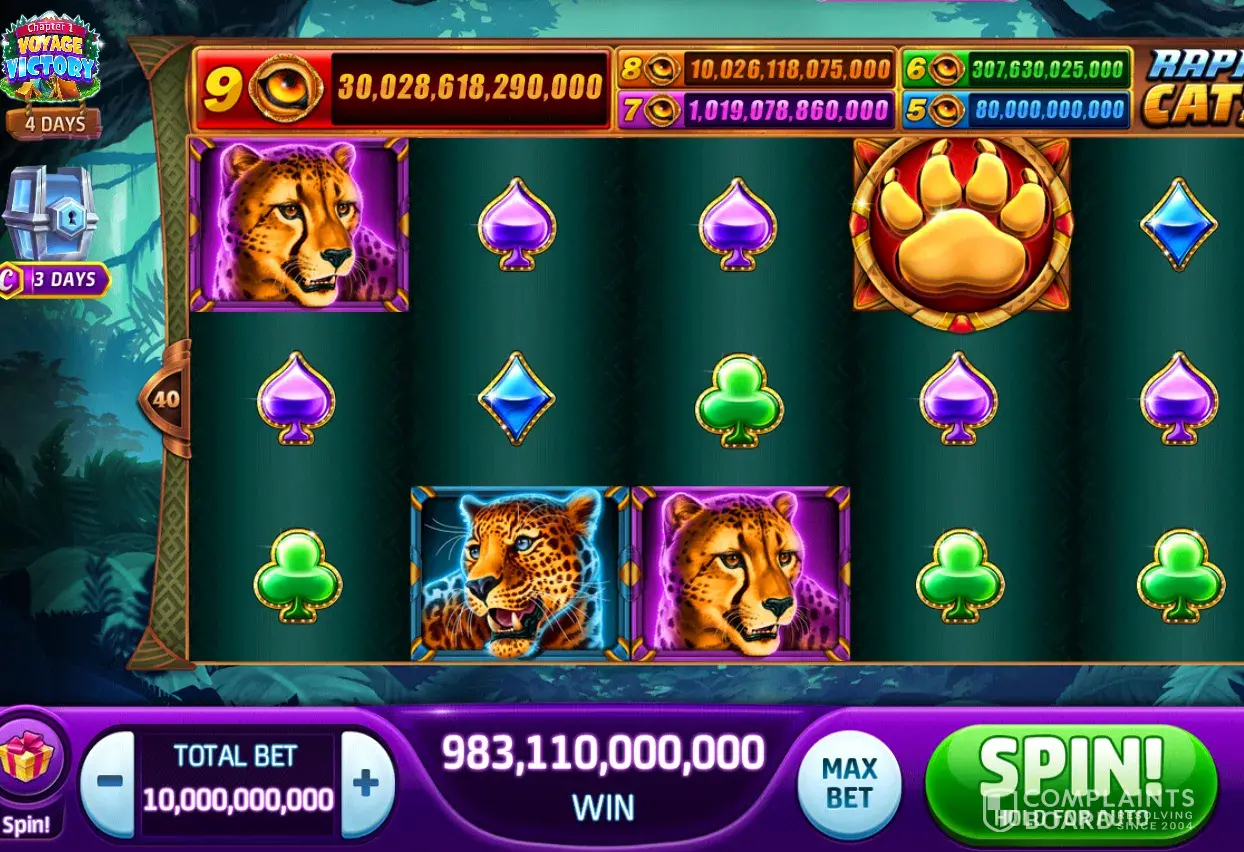Image resolution: width=1244 pixels, height=852 pixels.
Task: Decrease total bet with the minus button
Action: [x=109, y=783]
